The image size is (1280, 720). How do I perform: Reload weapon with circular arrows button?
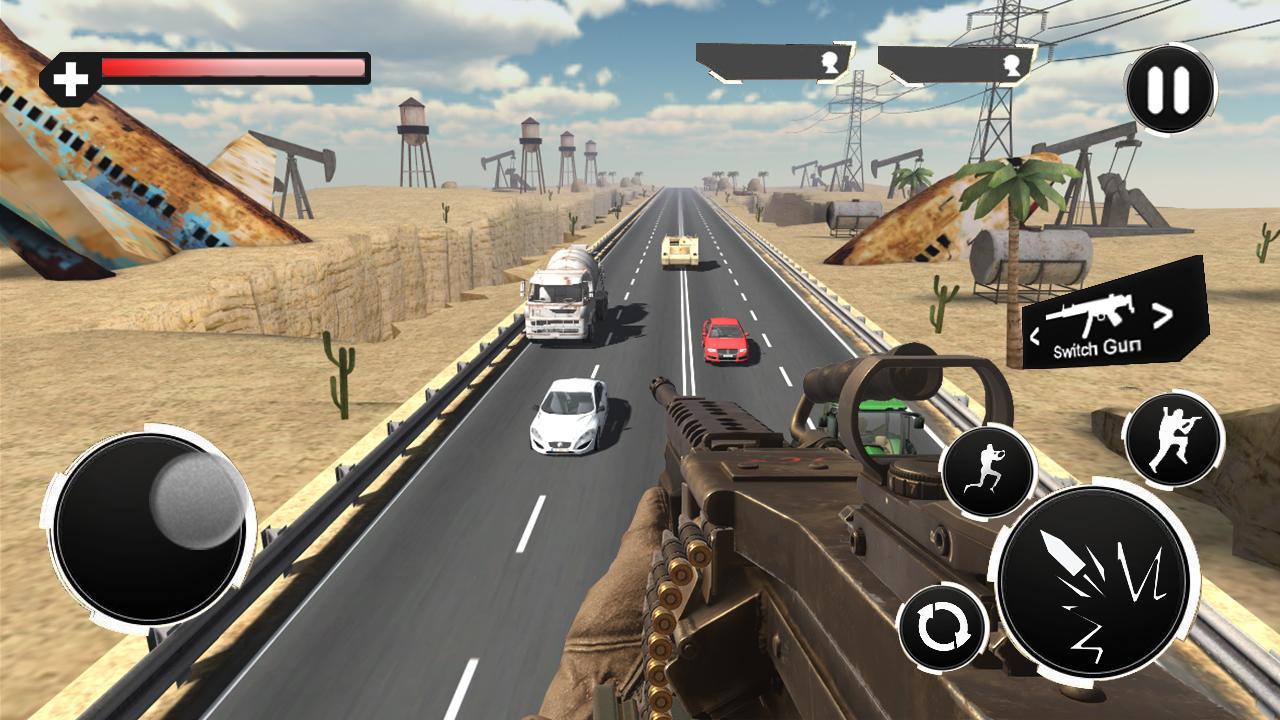coord(942,629)
